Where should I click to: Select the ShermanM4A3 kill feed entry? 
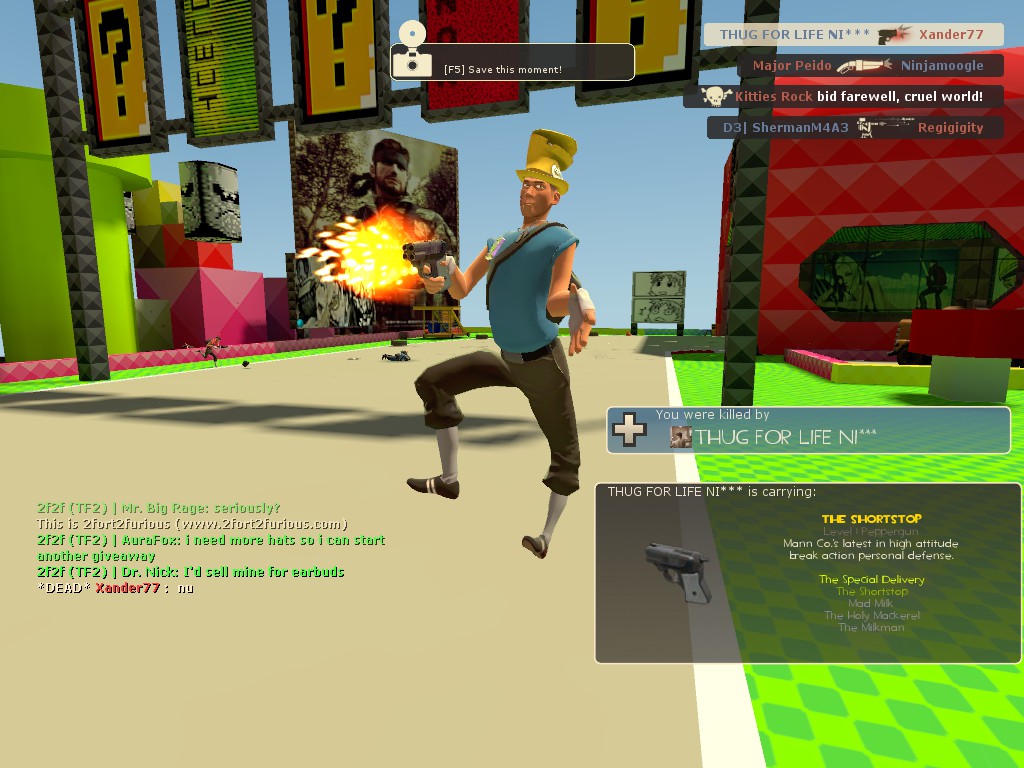pos(855,128)
